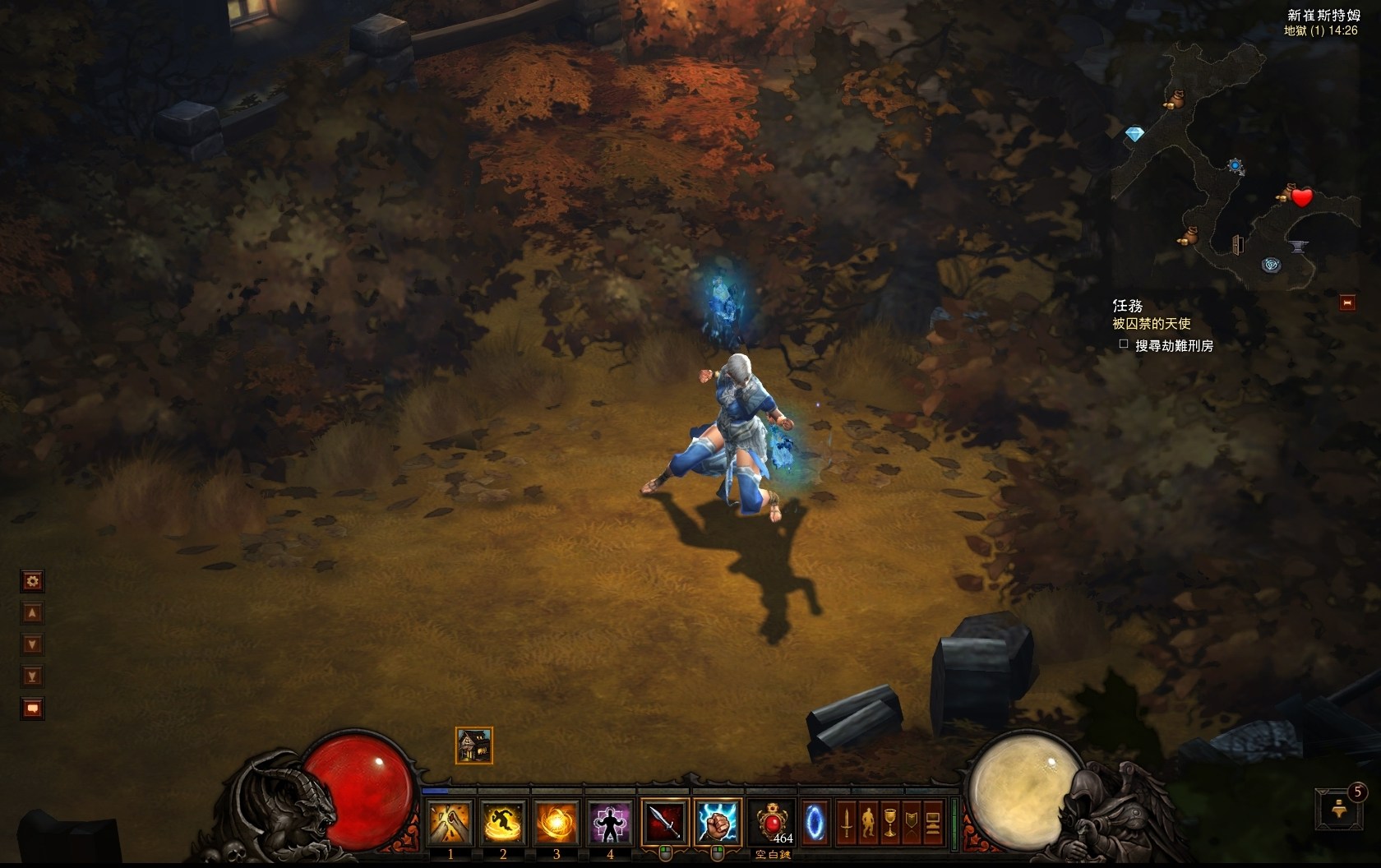Open chat settings with the gear button
1381x868 pixels.
(x=32, y=582)
